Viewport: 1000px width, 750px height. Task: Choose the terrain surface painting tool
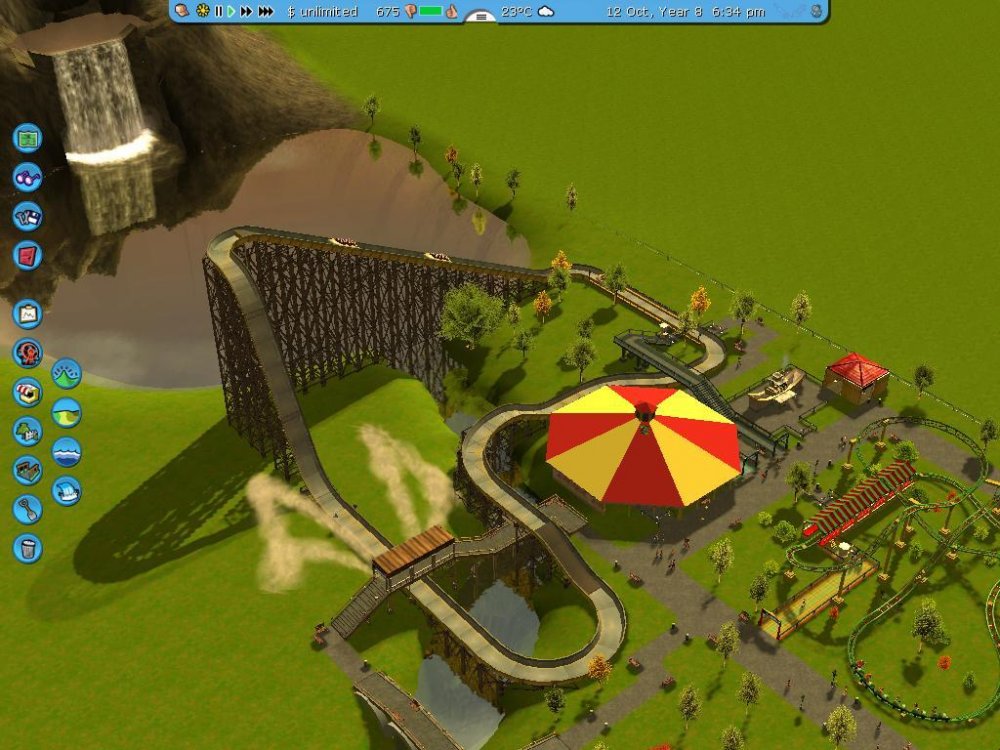coord(66,412)
